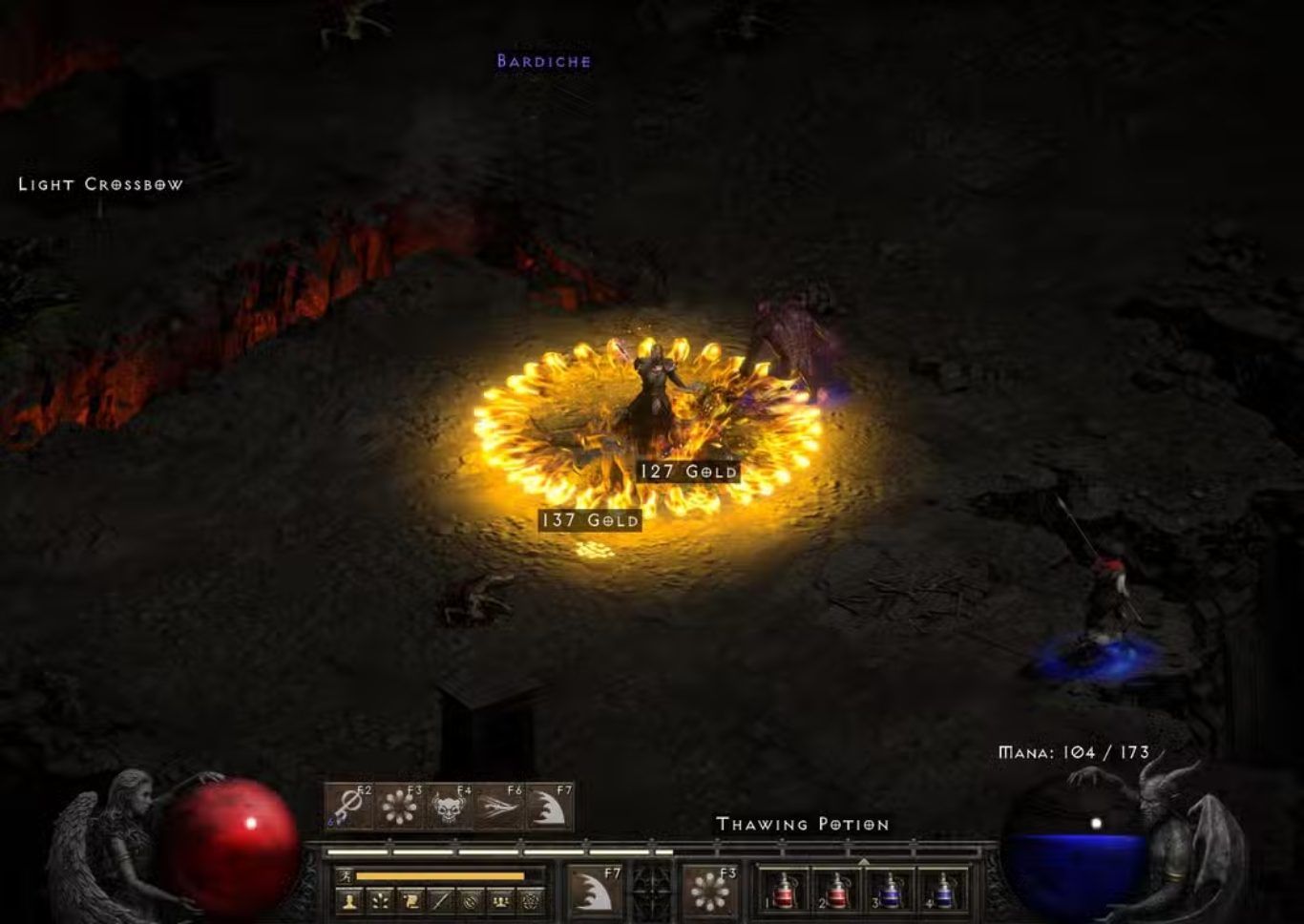This screenshot has width=1304, height=924.
Task: Choose the horned demon face F4 skill
Action: (448, 807)
